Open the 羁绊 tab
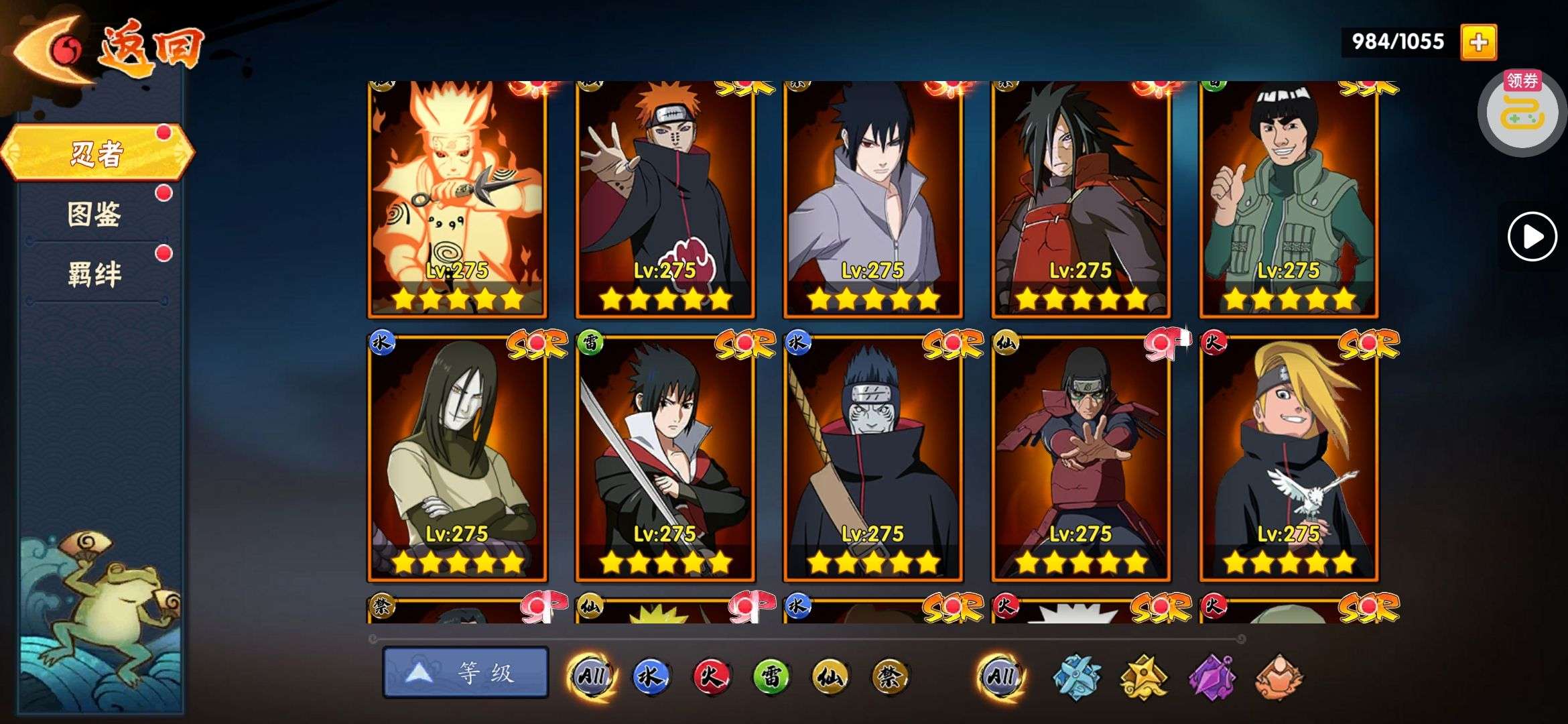1568x724 pixels. click(x=94, y=274)
